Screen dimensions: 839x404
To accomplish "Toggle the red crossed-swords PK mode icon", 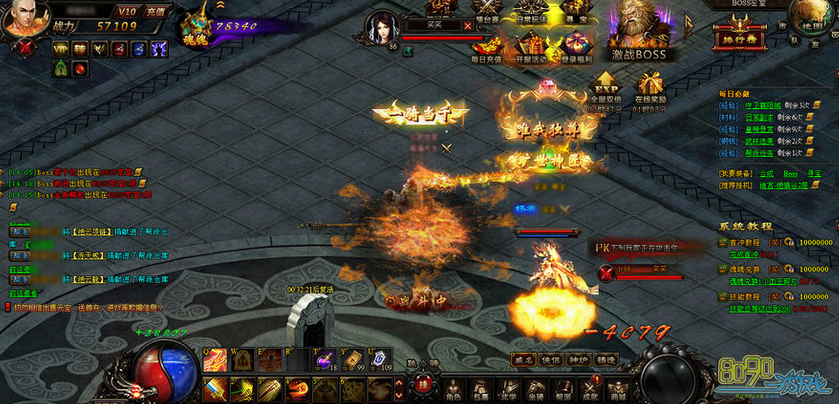I will [27, 47].
